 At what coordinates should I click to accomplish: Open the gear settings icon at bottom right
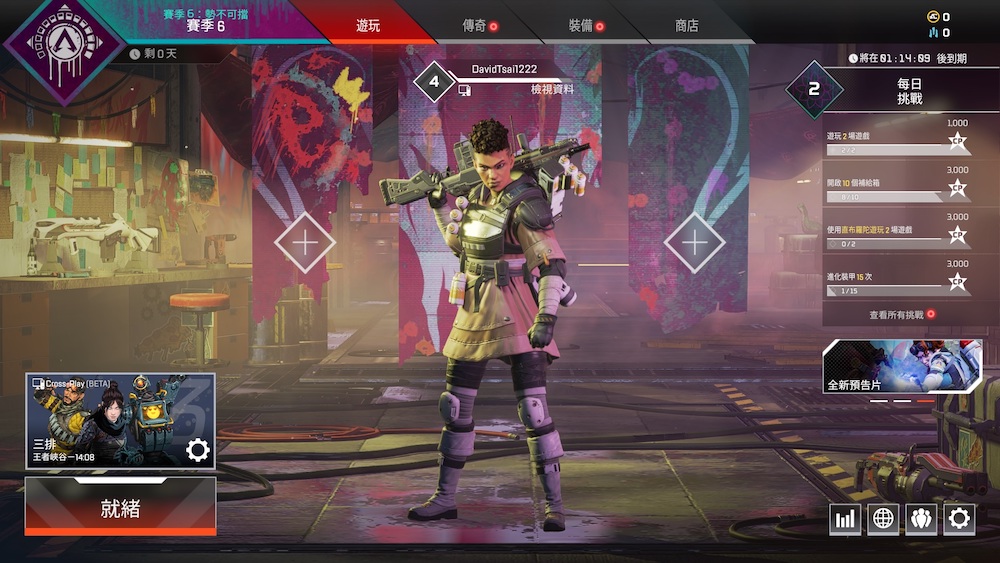click(959, 518)
